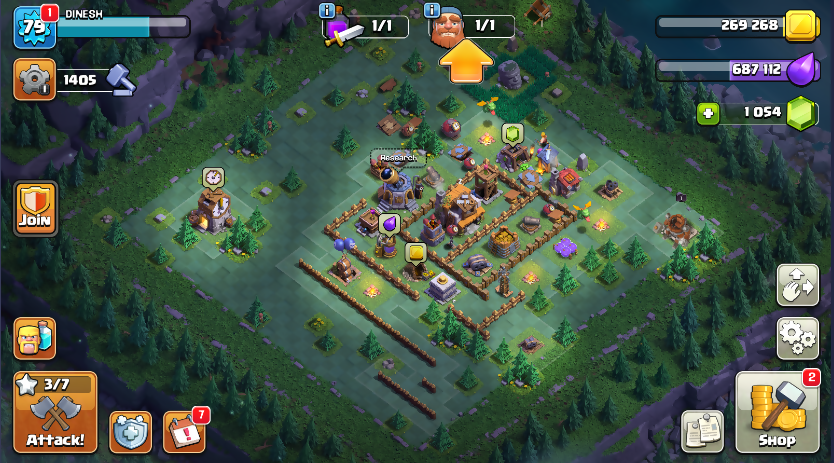Screen dimensions: 834x463
Task: Tap the gold coin resource icon
Action: coord(800,26)
